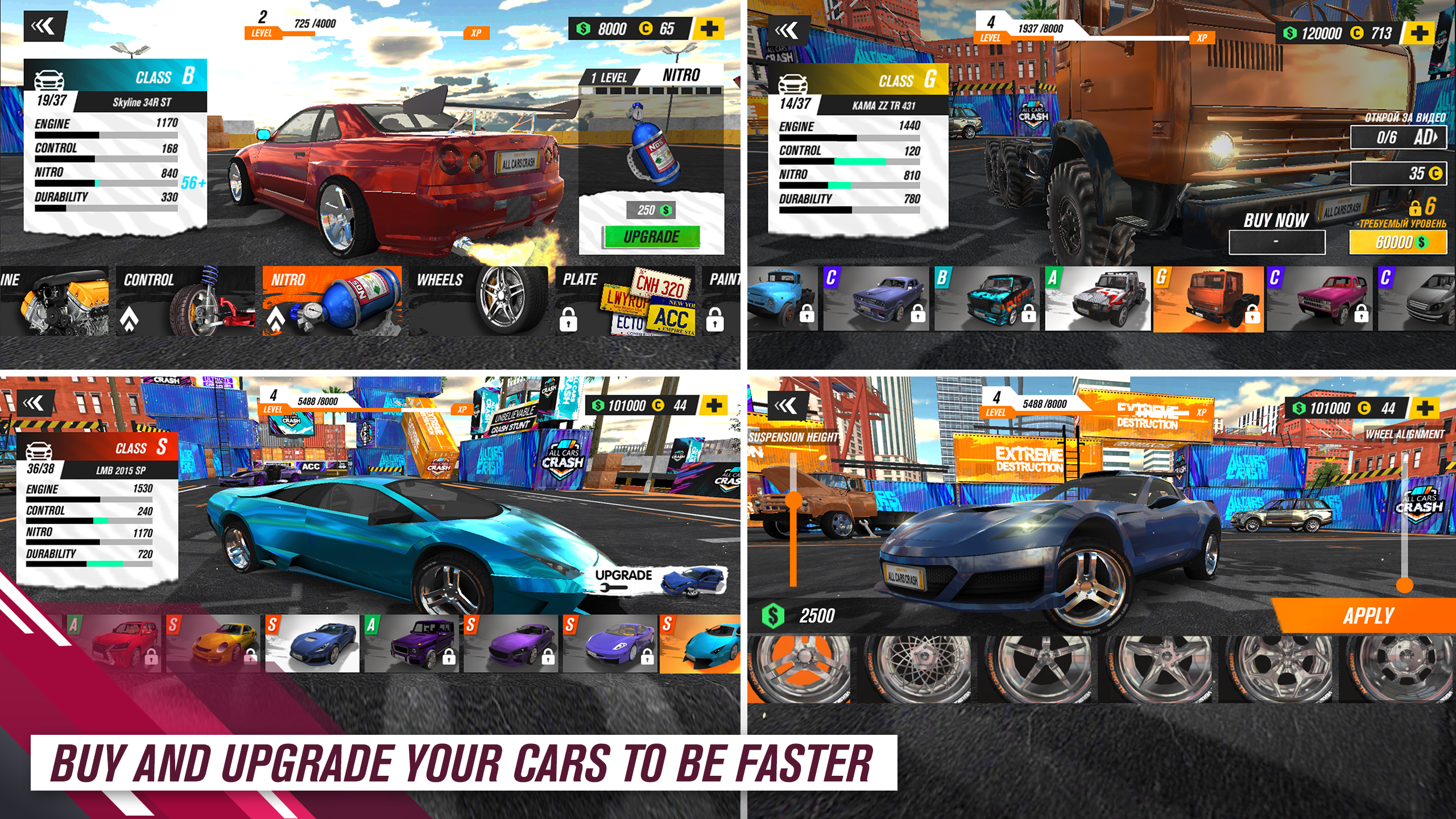Click the green UPGRADE nitro button

pos(651,237)
